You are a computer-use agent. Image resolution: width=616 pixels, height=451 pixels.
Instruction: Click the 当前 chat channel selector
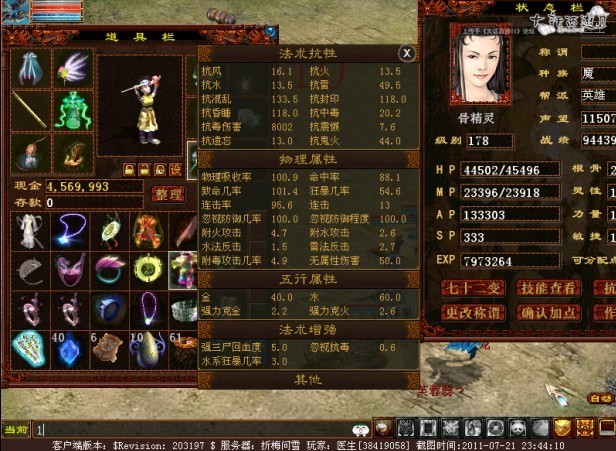[x=16, y=429]
